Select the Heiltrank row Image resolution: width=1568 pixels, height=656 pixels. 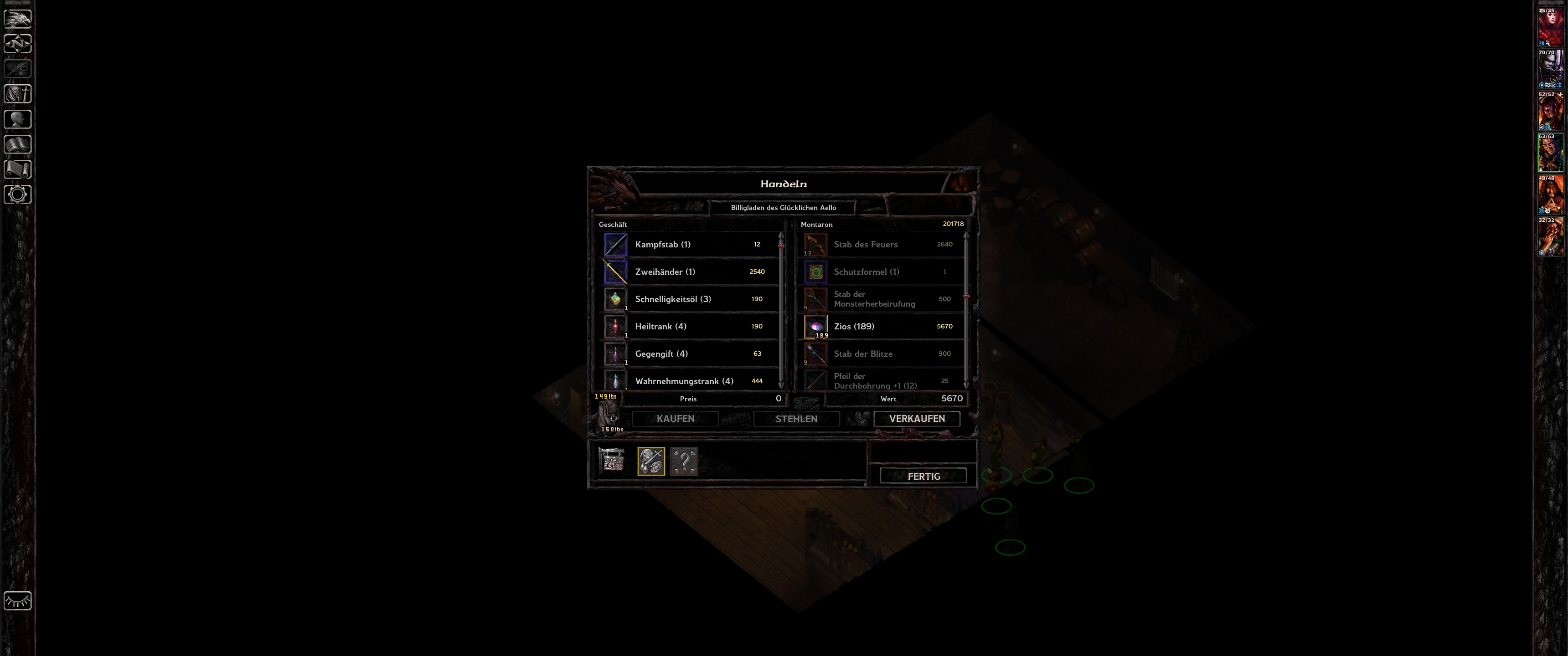pos(688,327)
